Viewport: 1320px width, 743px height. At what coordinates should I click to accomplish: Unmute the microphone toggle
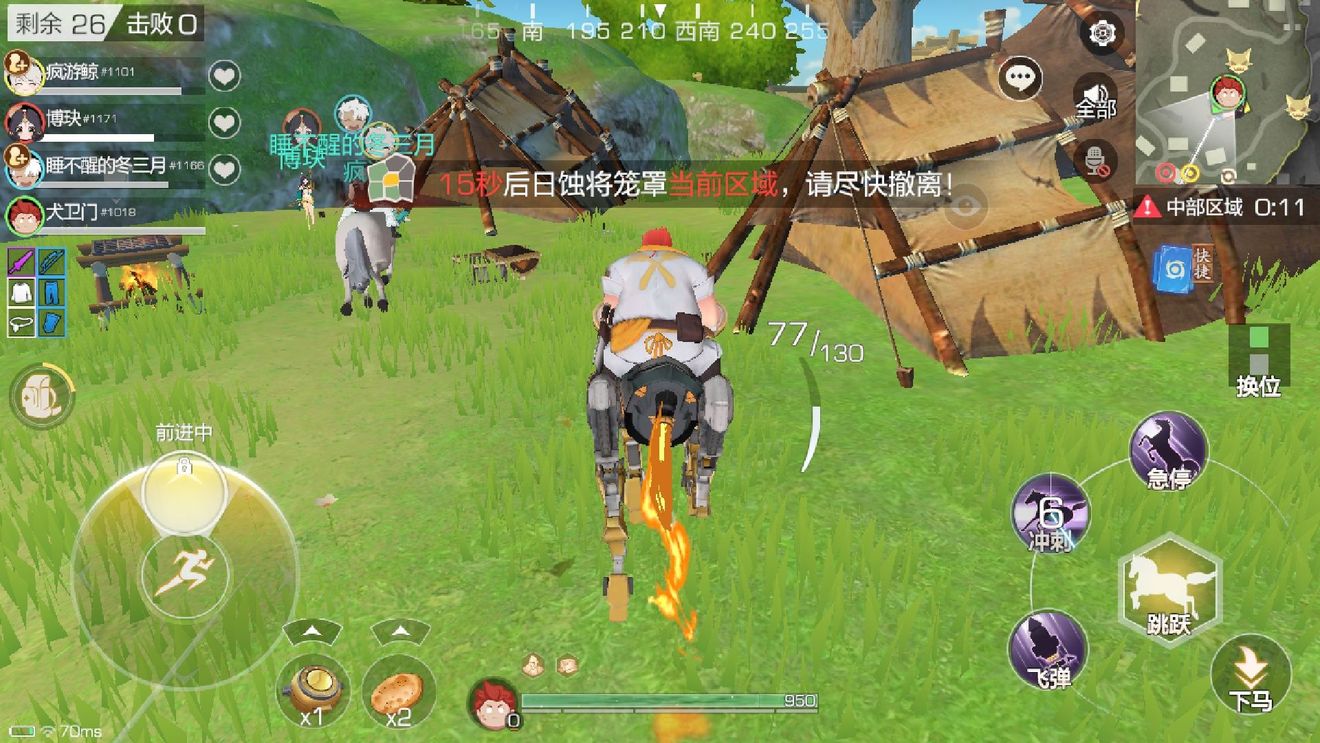tap(1094, 160)
